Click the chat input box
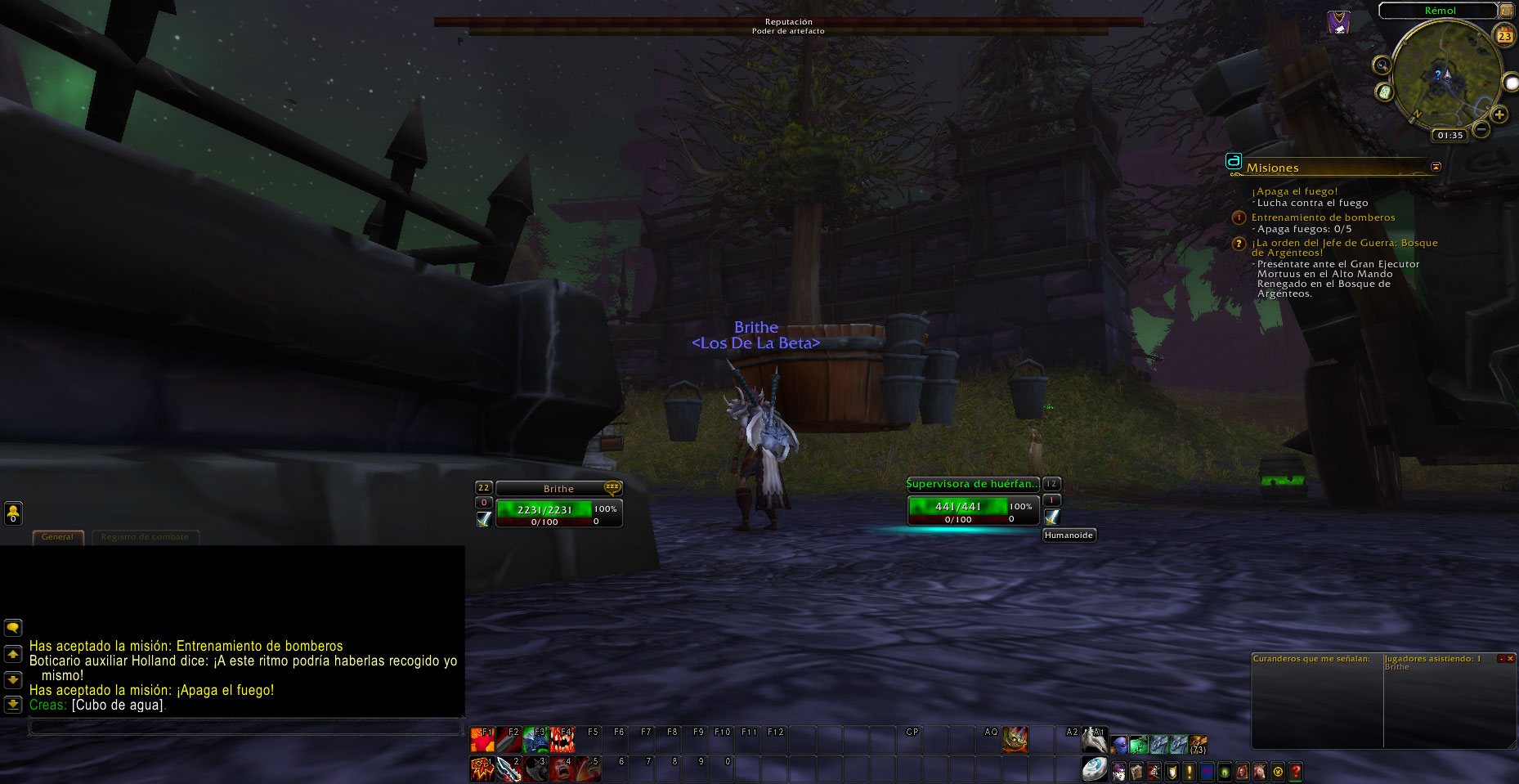The image size is (1519, 784). pos(245,726)
